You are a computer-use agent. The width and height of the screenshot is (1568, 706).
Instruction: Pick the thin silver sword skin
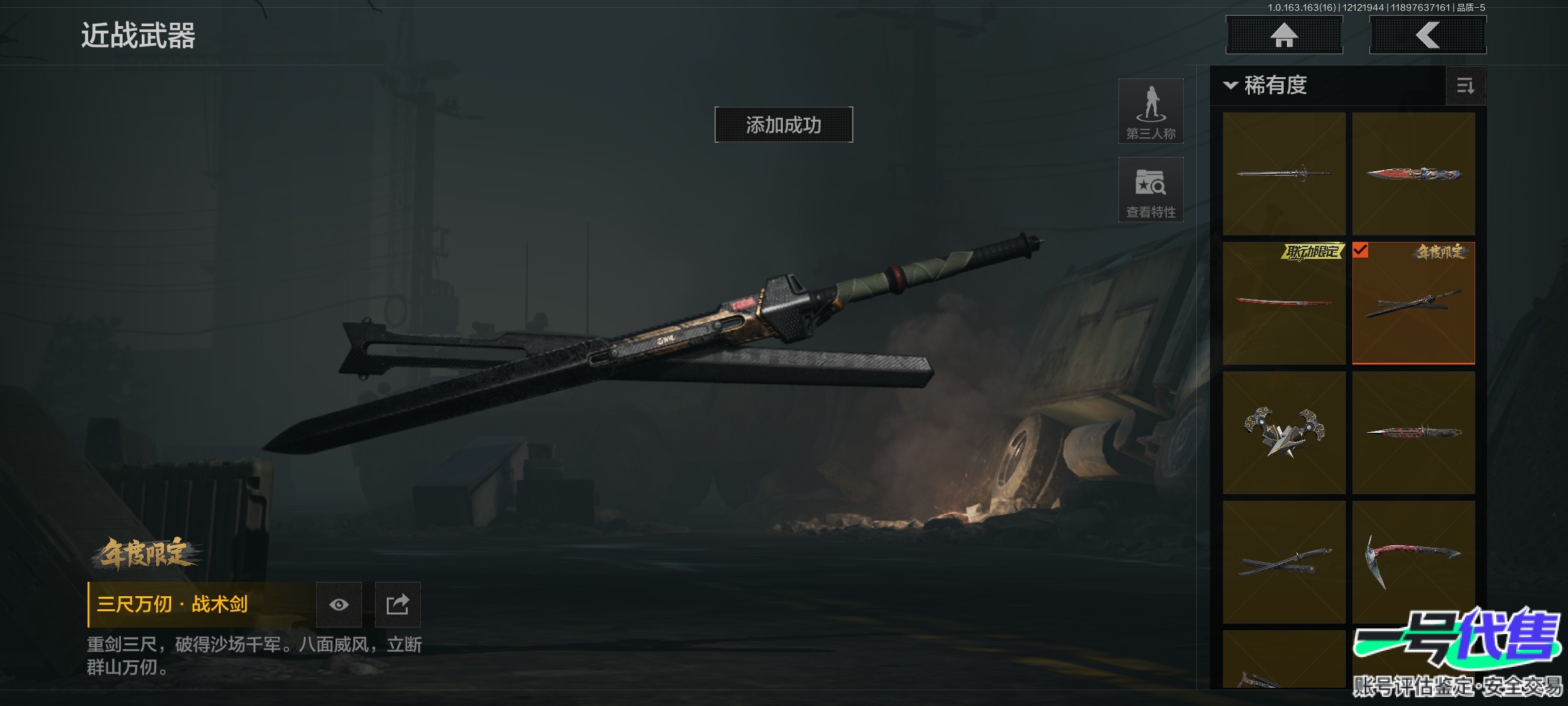click(x=1284, y=174)
